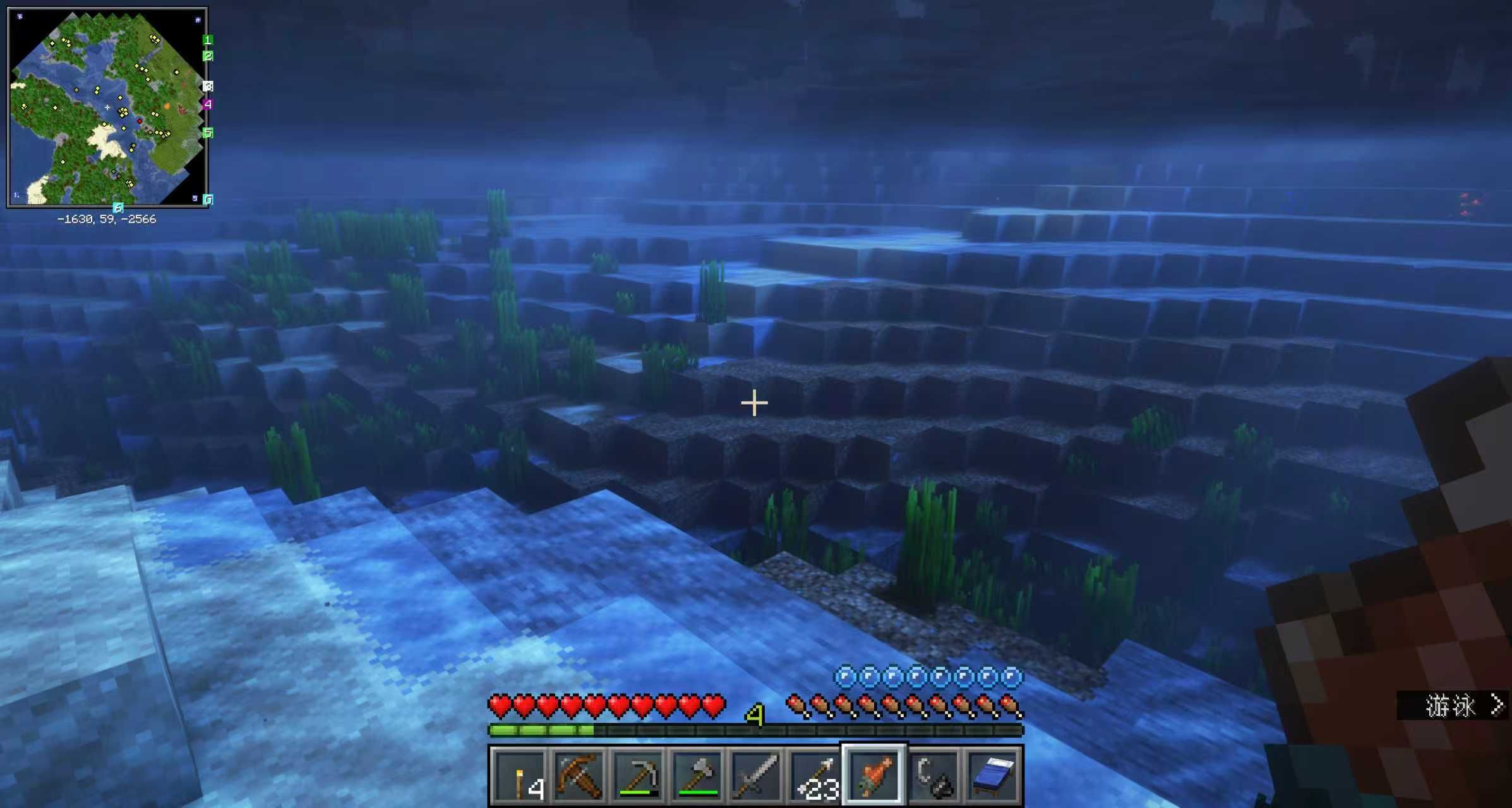The height and width of the screenshot is (808, 1512).
Task: Choose the crossbow hotbar slot
Action: coord(578,776)
